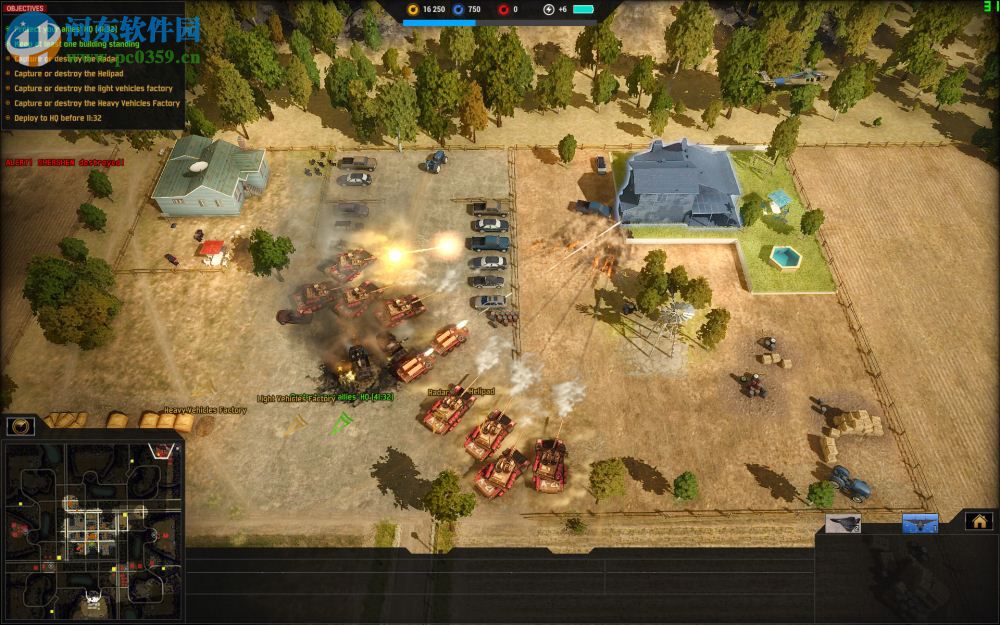Click the red Objectives header
Image resolution: width=1000 pixels, height=625 pixels.
[x=25, y=8]
